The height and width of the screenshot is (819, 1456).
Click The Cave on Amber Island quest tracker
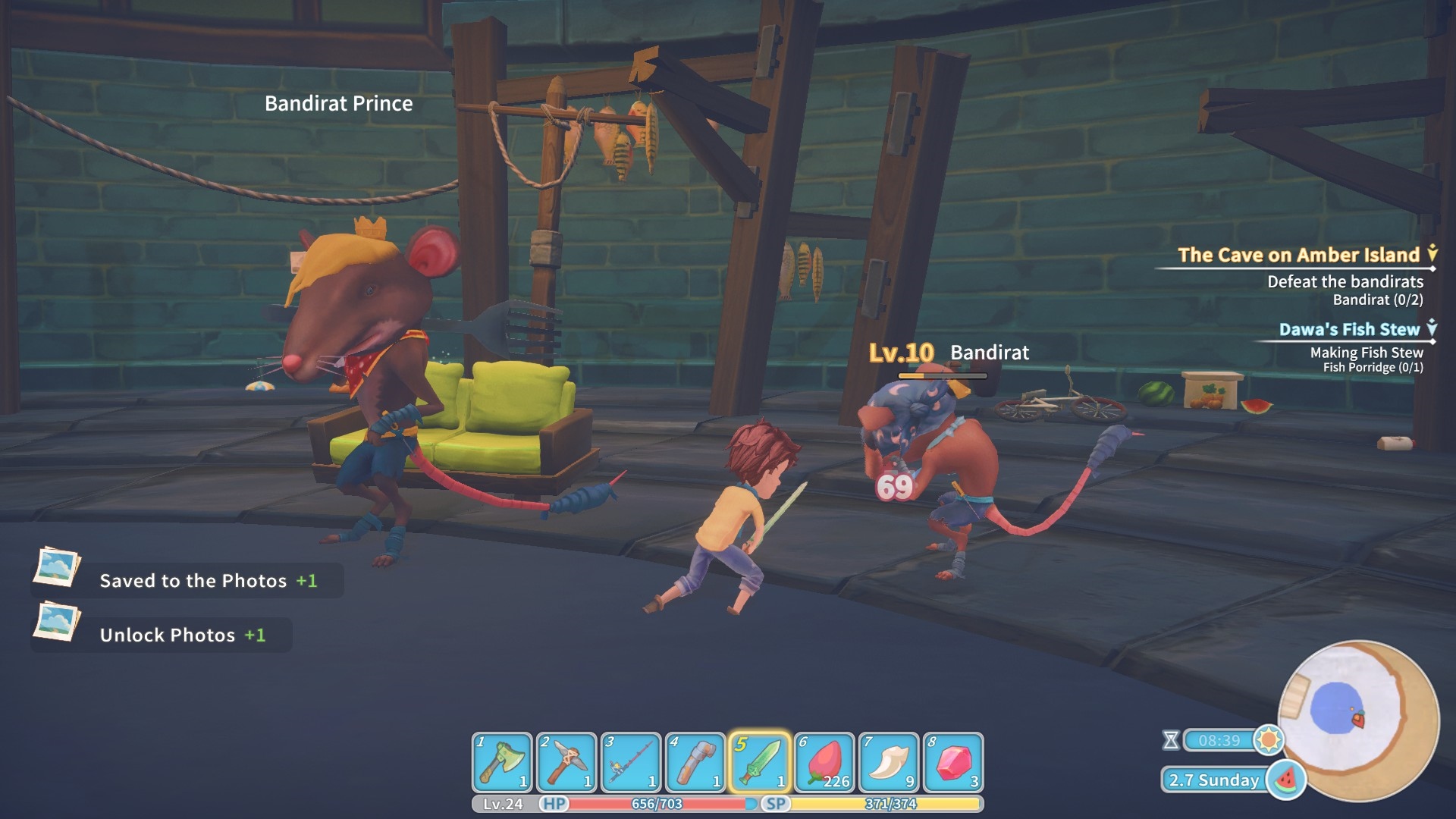coord(1298,256)
